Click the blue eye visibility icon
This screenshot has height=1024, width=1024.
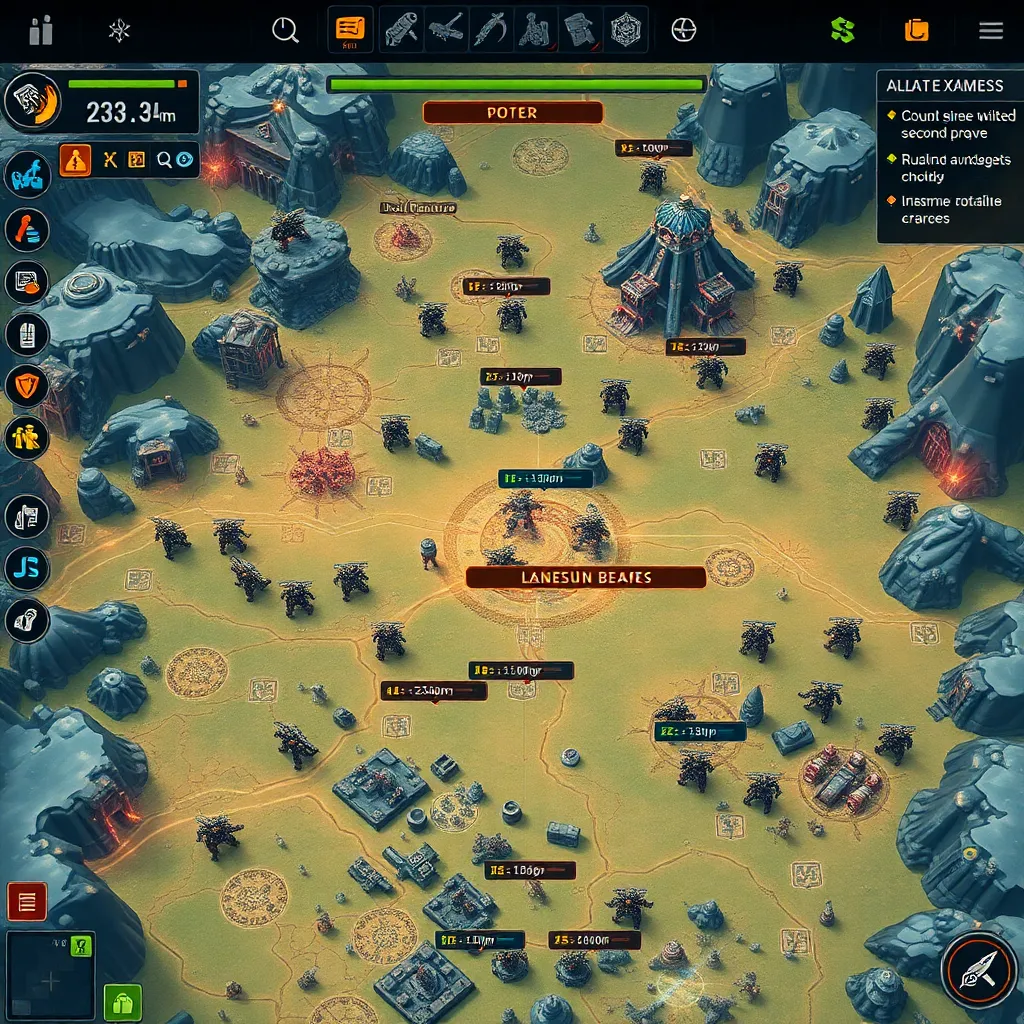tap(186, 158)
